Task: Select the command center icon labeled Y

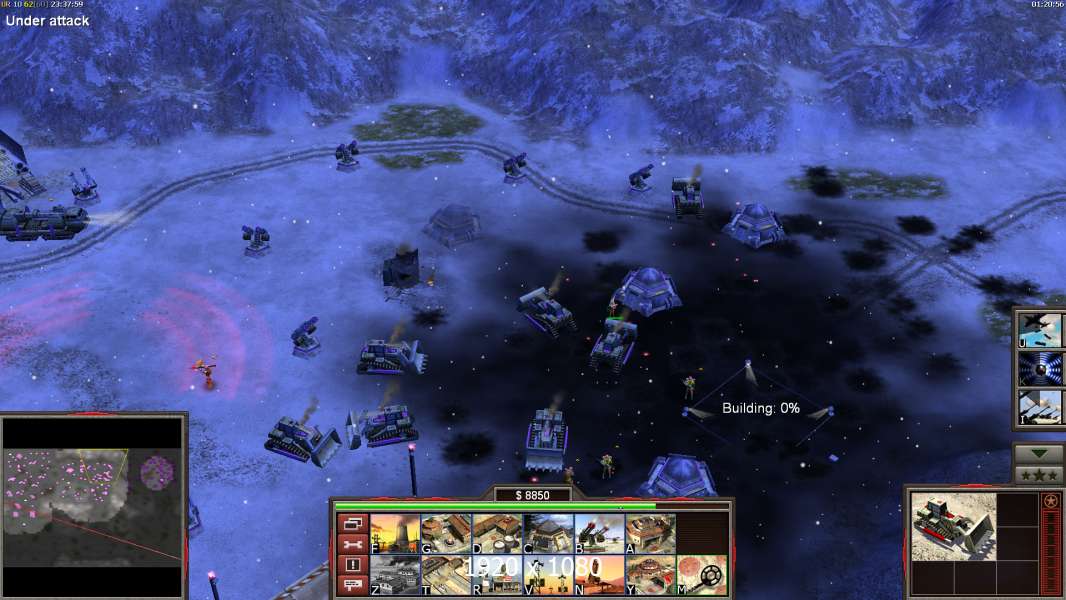Action: (650, 575)
